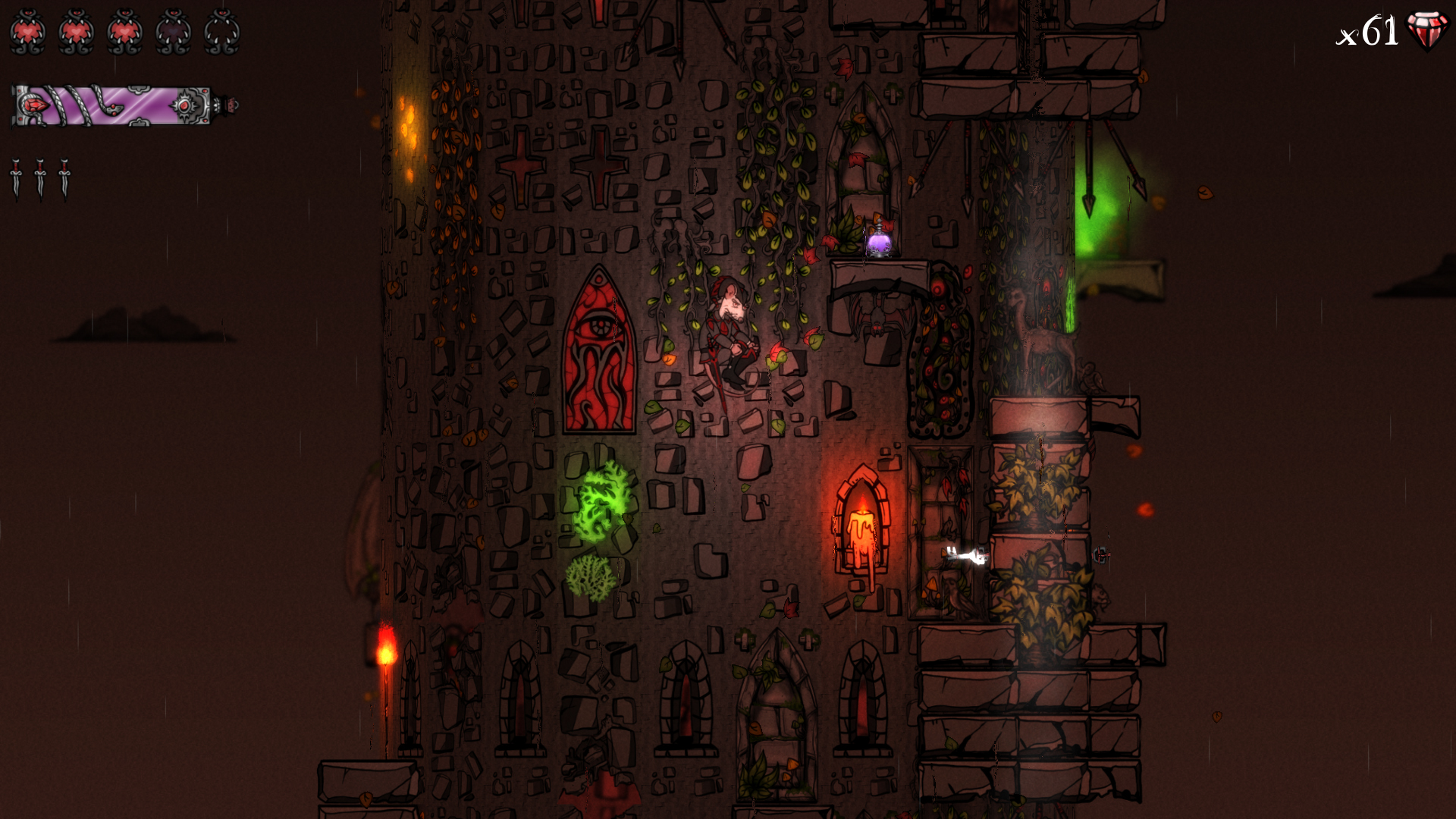This screenshot has height=819, width=1456.
Task: Select the red crystal at the mana bar's left end
Action: click(x=34, y=105)
